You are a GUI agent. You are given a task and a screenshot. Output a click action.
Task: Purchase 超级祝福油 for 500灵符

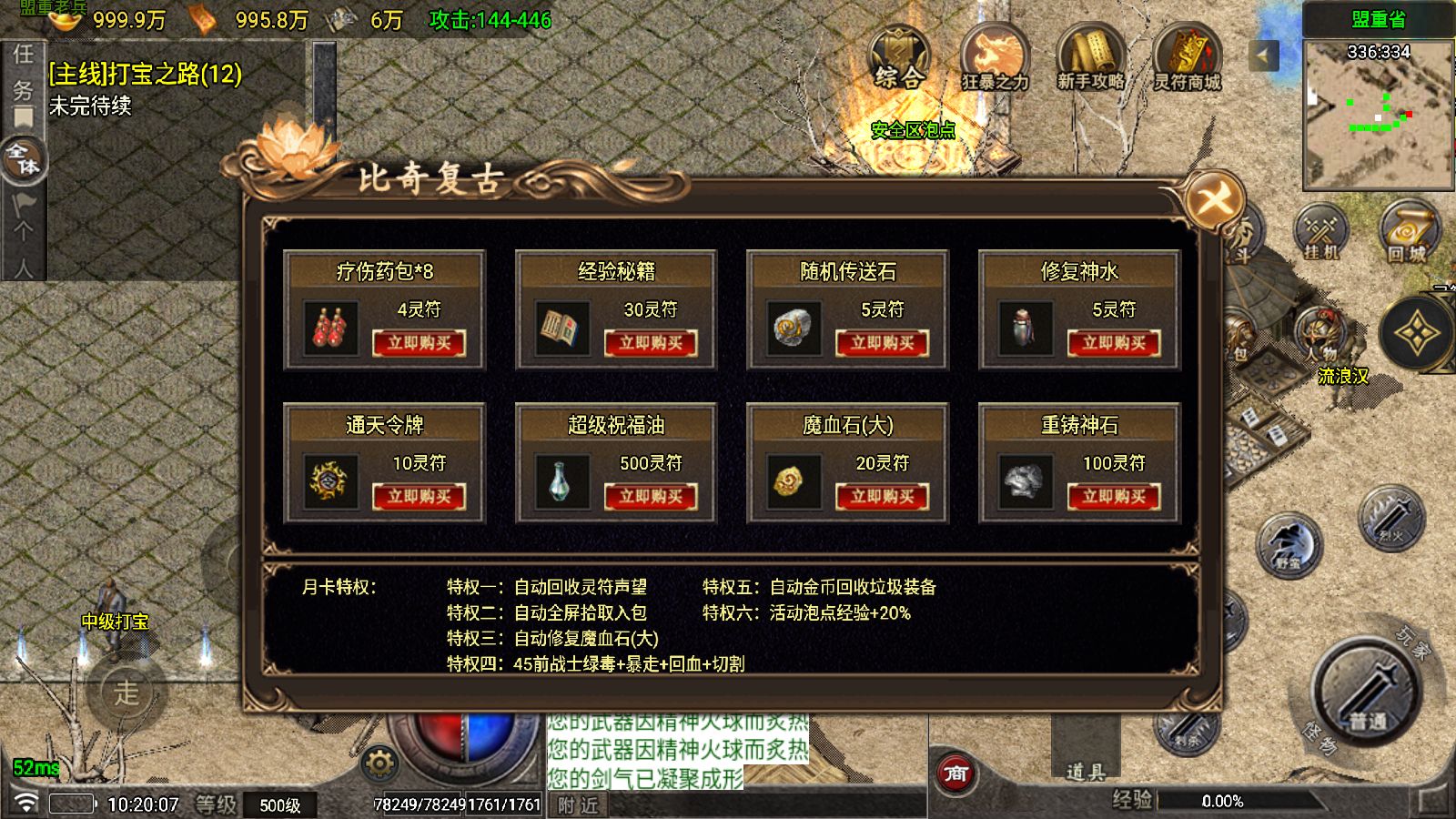coord(651,497)
